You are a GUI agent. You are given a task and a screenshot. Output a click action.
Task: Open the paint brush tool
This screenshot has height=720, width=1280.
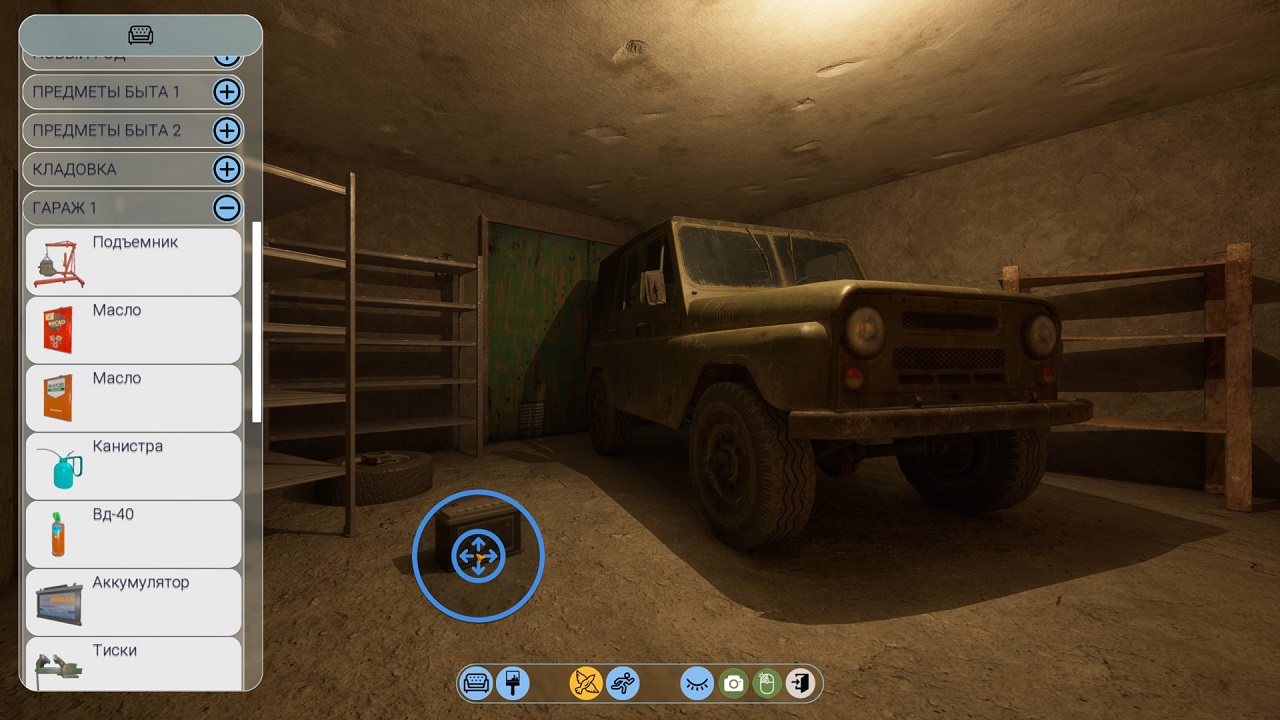512,683
